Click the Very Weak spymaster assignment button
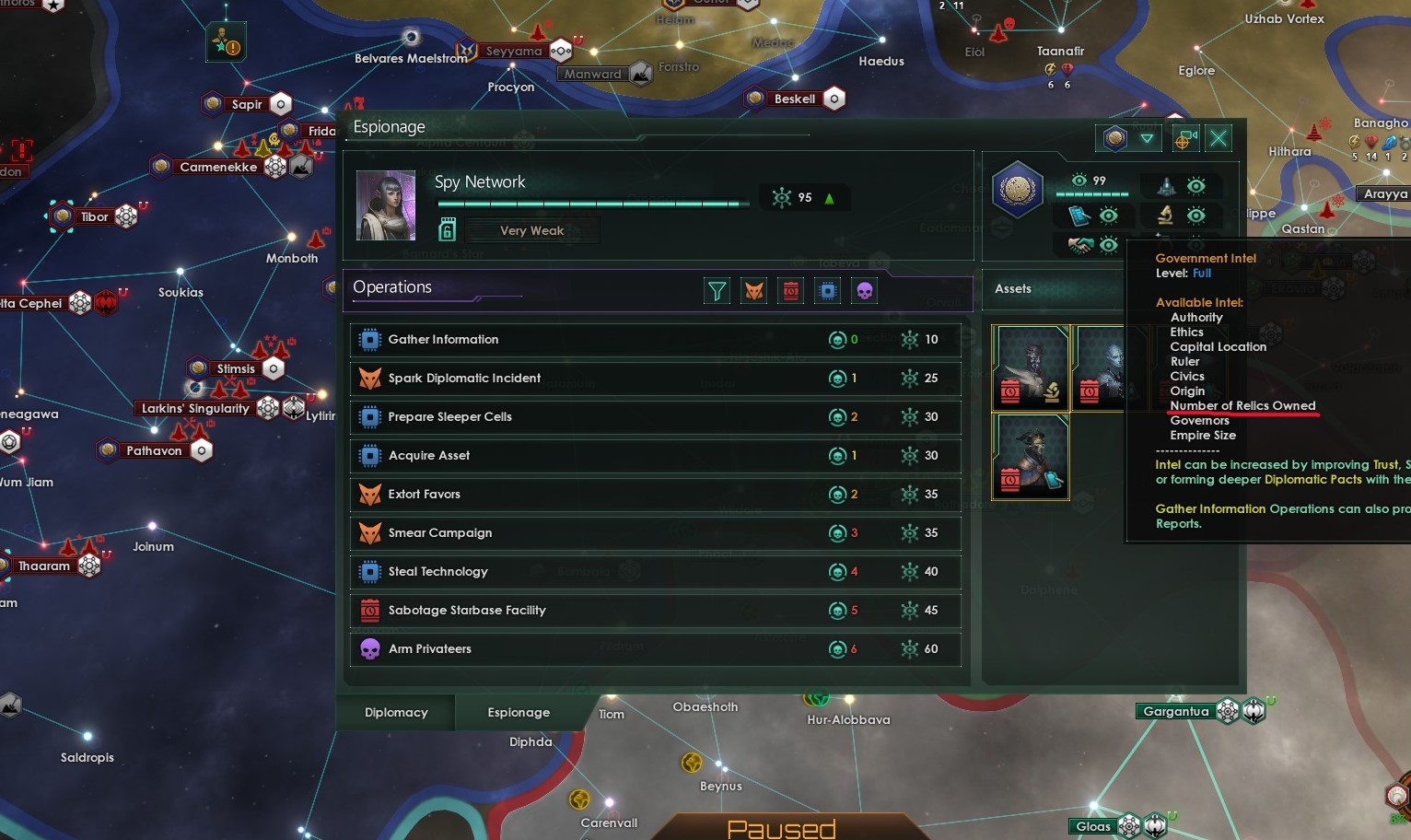 tap(532, 229)
